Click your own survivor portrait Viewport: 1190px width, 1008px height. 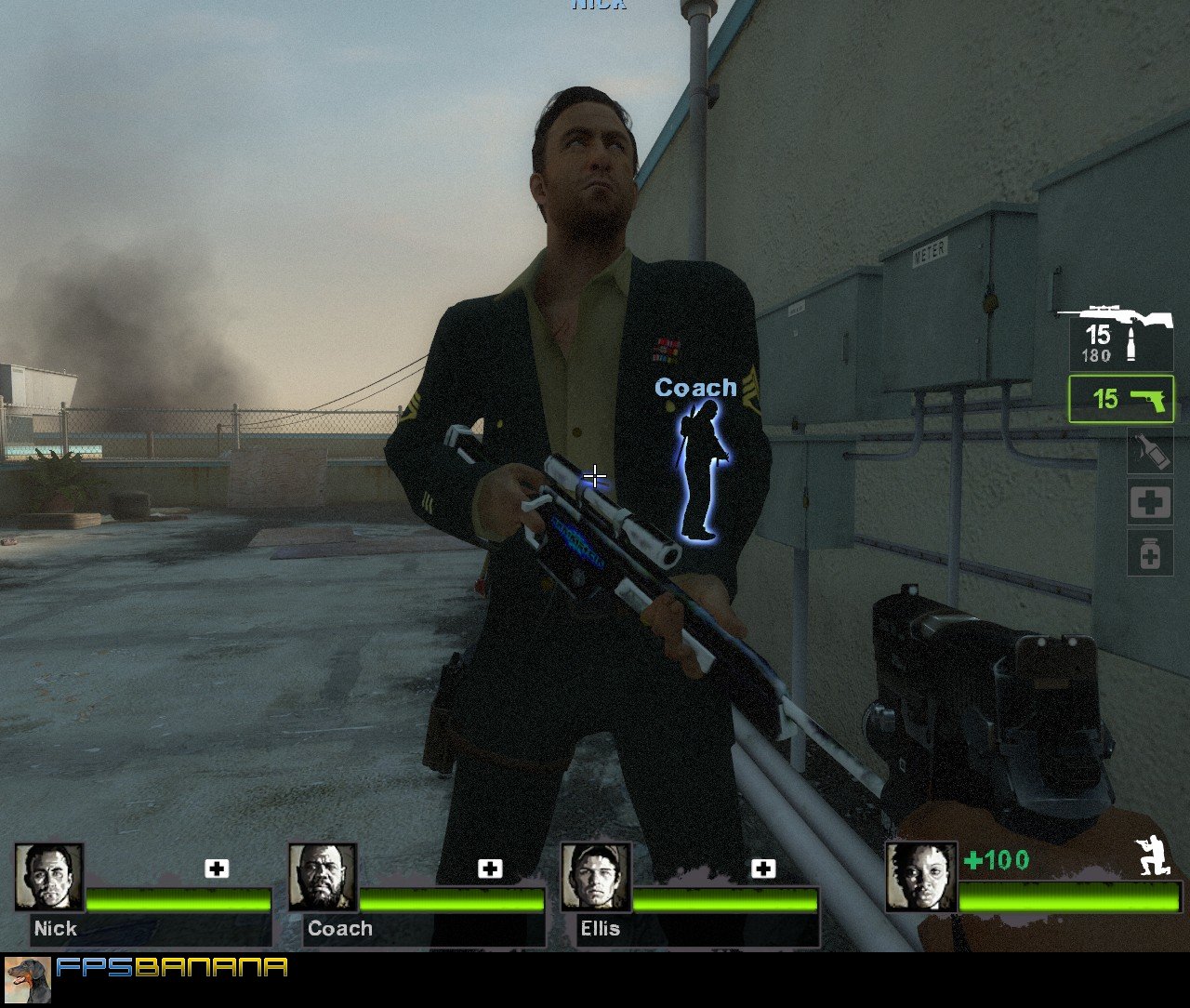pyautogui.click(x=920, y=877)
